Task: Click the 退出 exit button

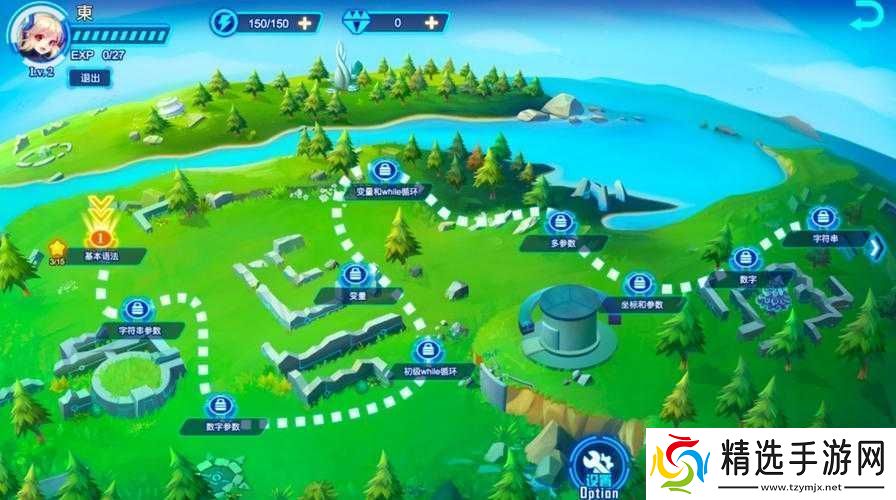Action: (x=90, y=77)
